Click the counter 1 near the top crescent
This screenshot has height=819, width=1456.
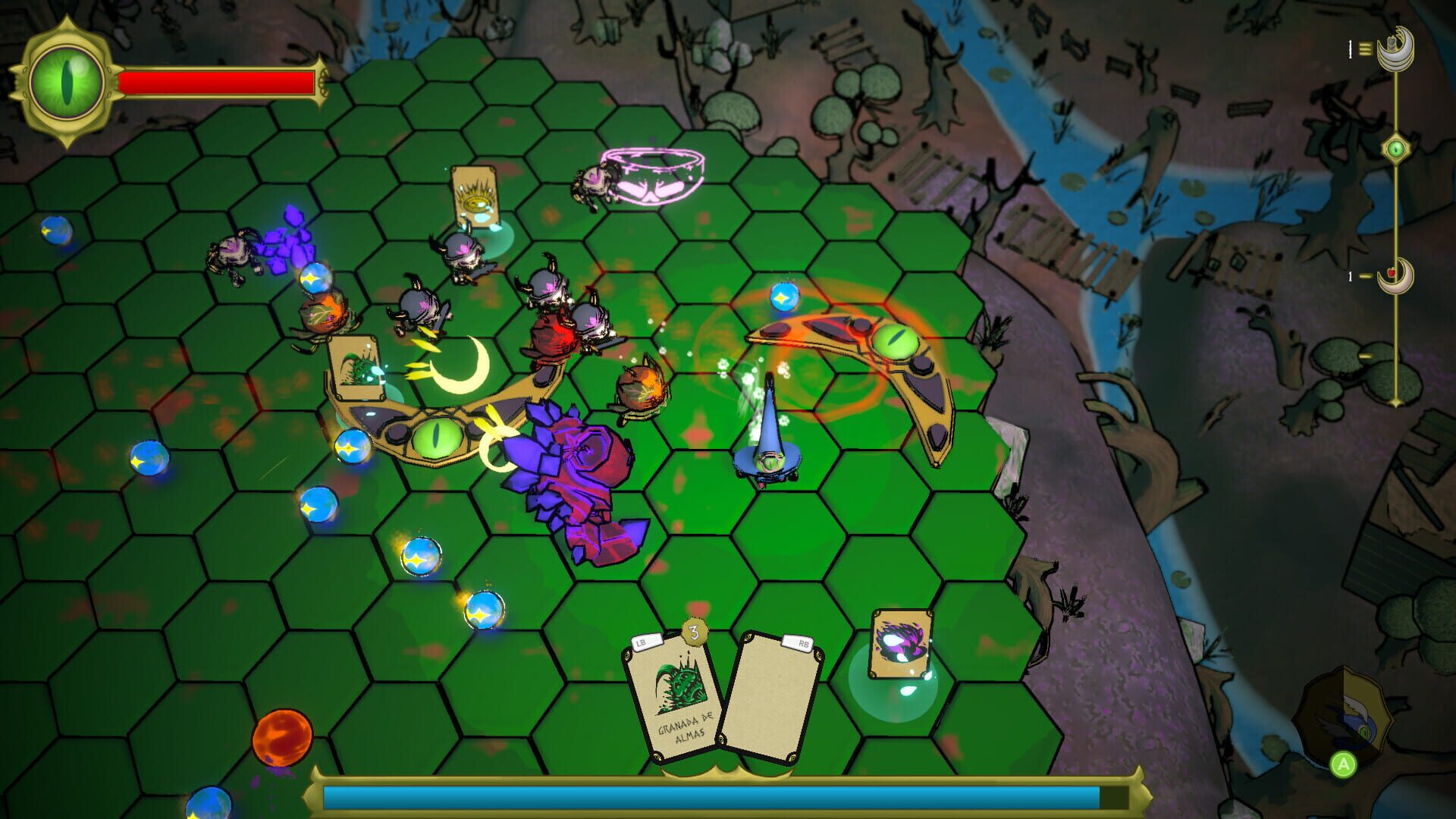point(1349,47)
